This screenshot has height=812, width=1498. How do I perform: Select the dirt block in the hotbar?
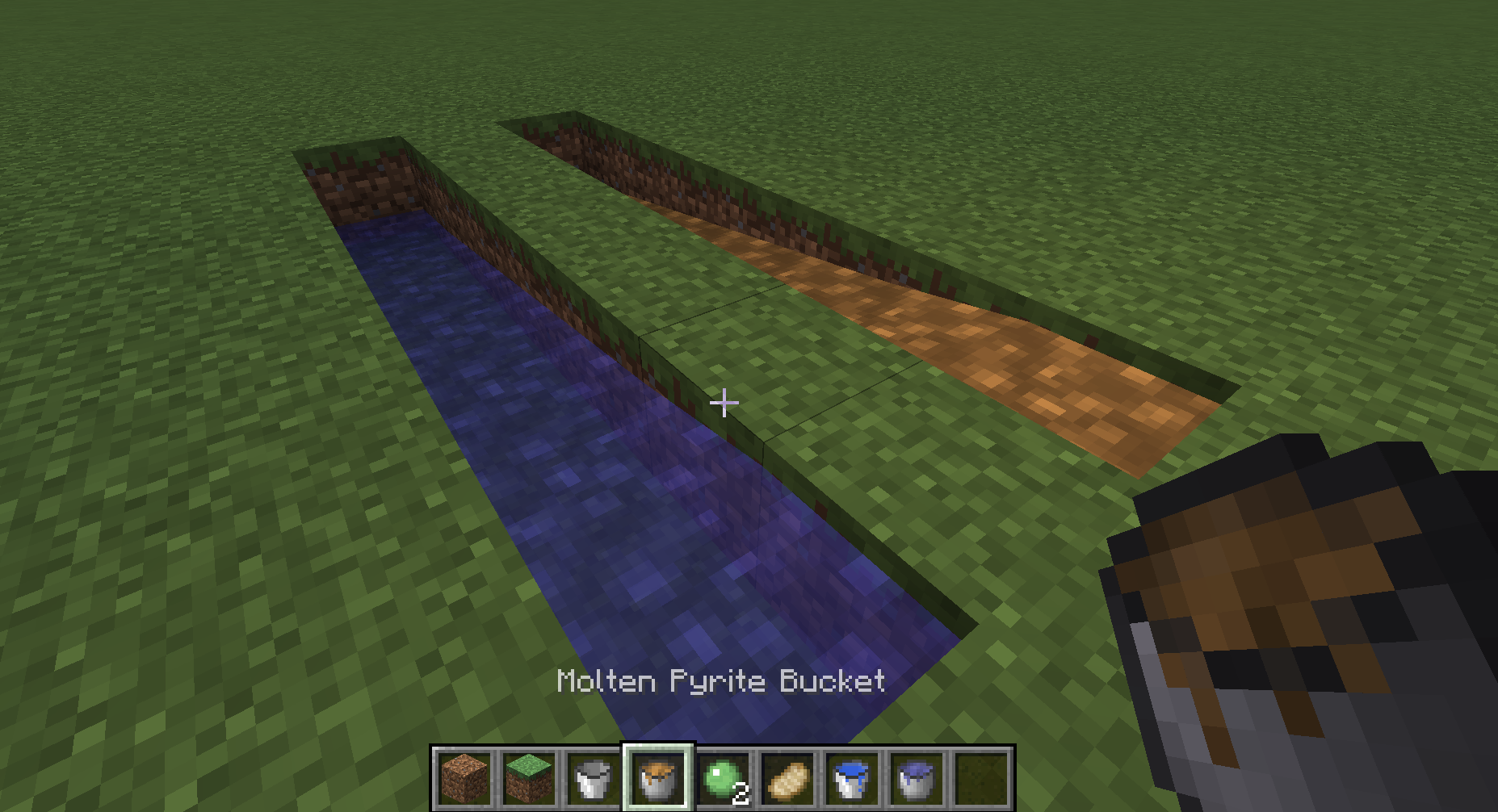[x=463, y=777]
